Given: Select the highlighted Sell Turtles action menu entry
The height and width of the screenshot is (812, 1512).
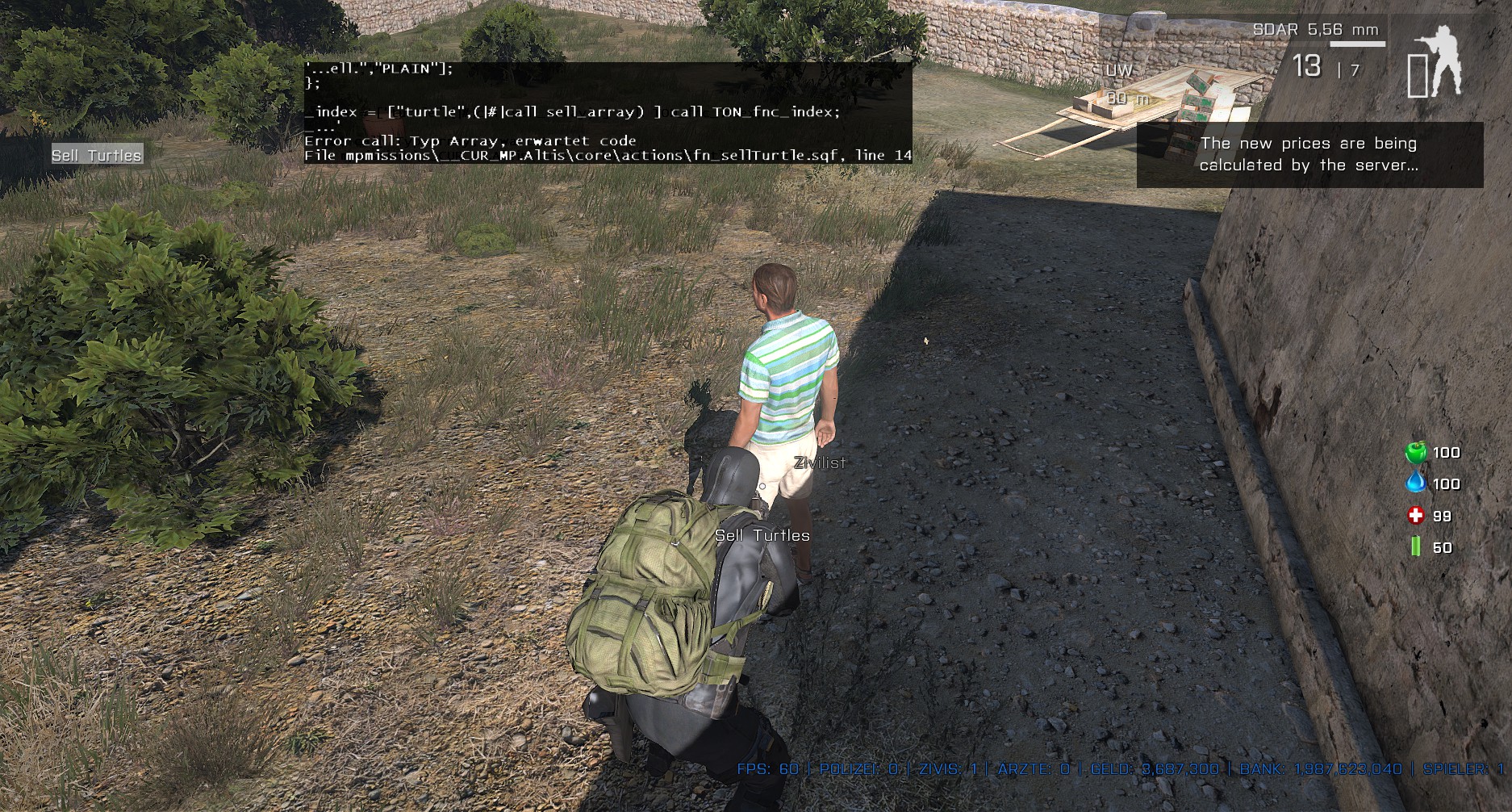Looking at the screenshot, I should tap(97, 155).
